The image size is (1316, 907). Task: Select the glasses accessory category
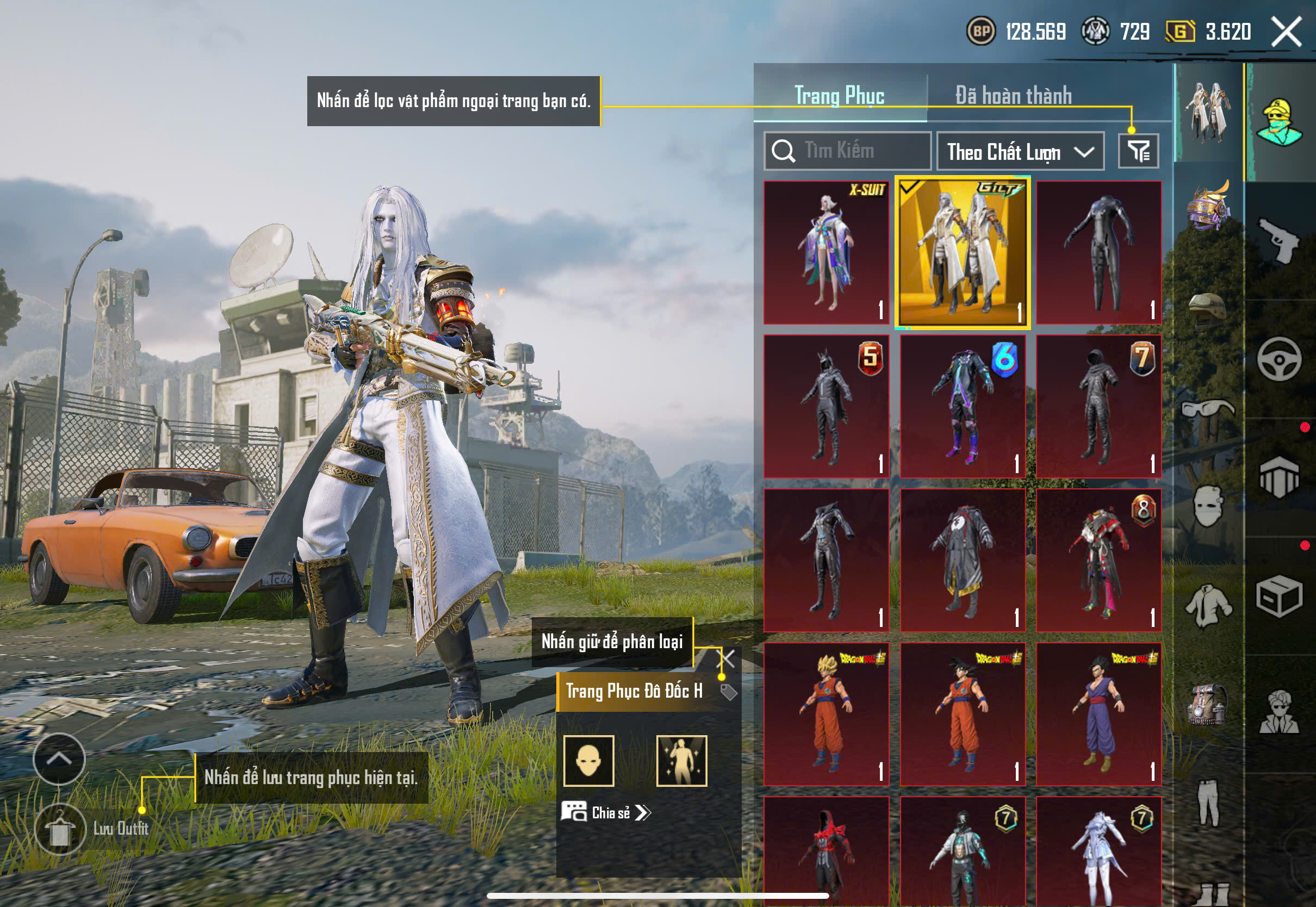[x=1207, y=409]
